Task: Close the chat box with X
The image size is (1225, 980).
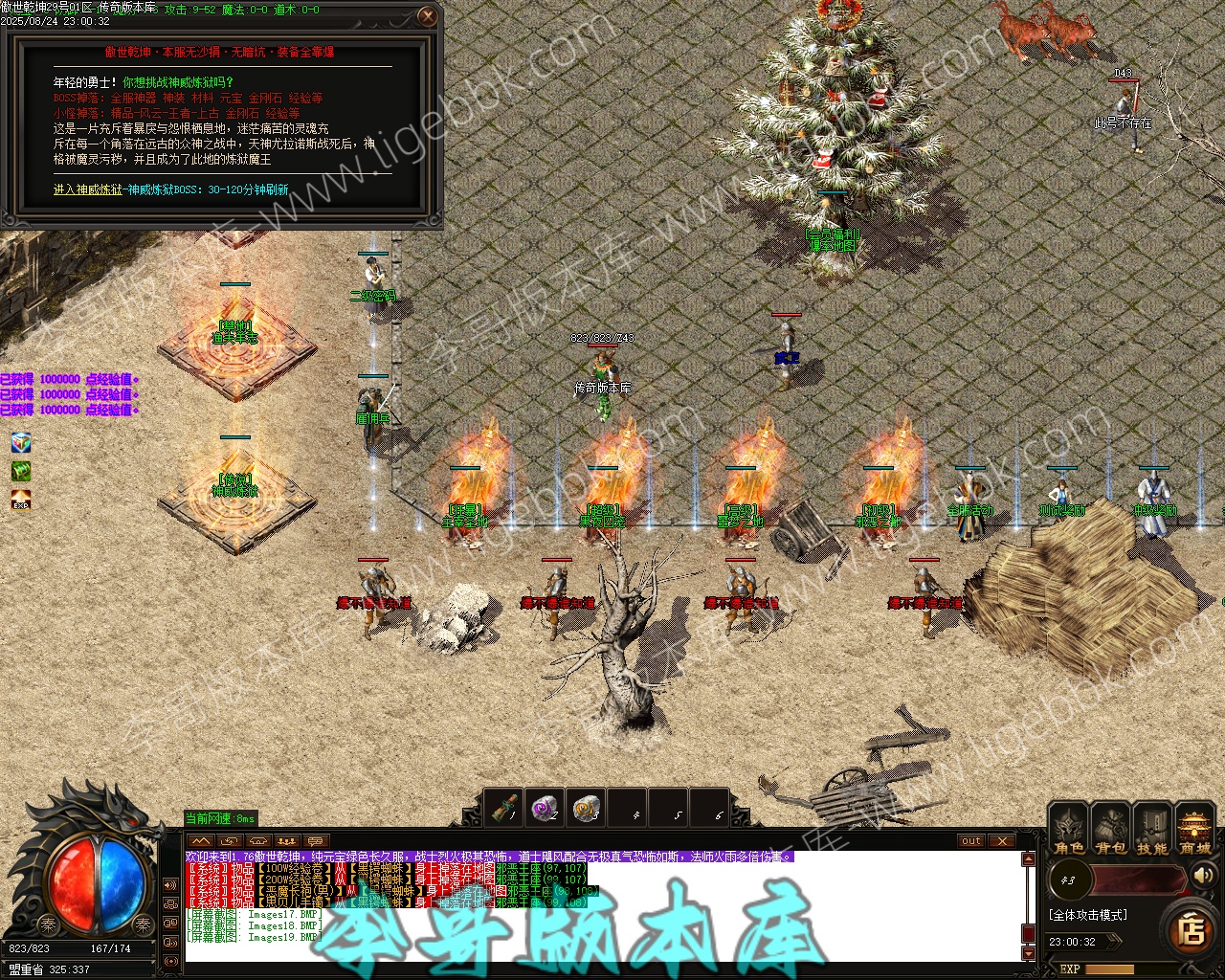Action: [x=1001, y=841]
